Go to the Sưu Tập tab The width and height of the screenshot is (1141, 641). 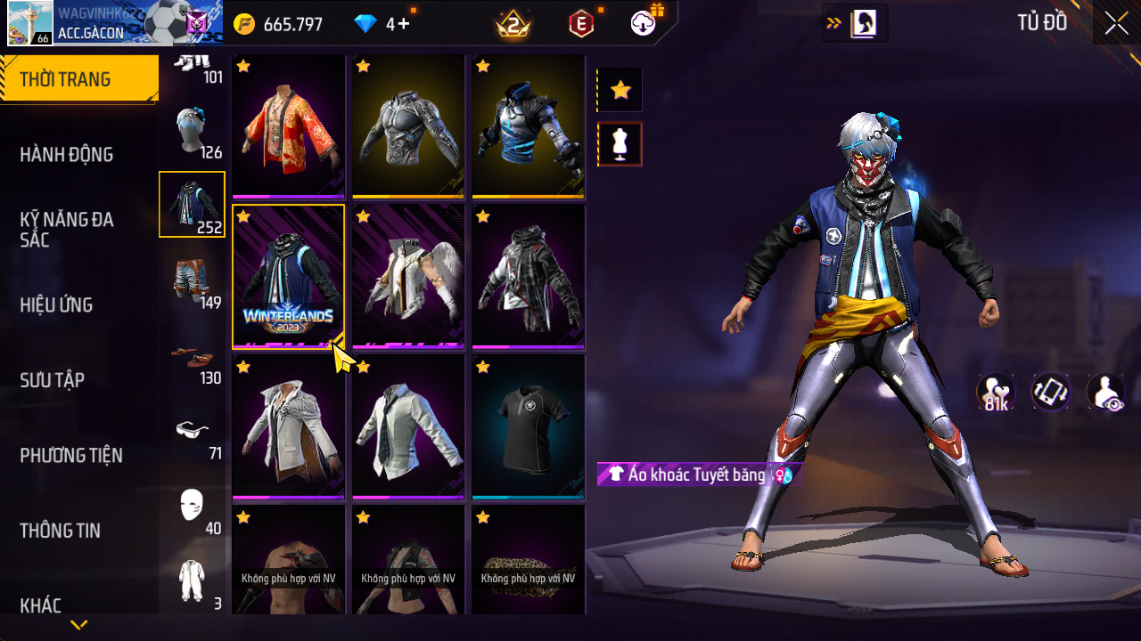(x=52, y=380)
